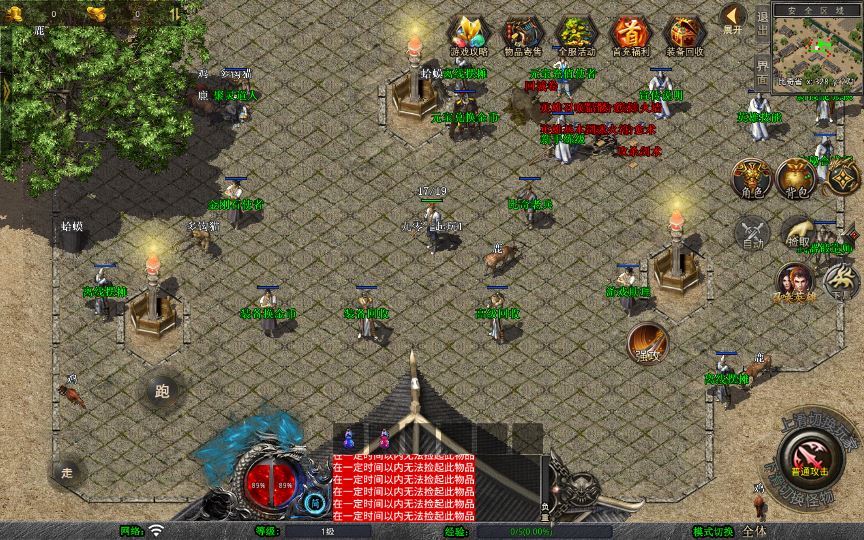Open the 首充福利 first recharge reward
864x540 pixels.
631,34
